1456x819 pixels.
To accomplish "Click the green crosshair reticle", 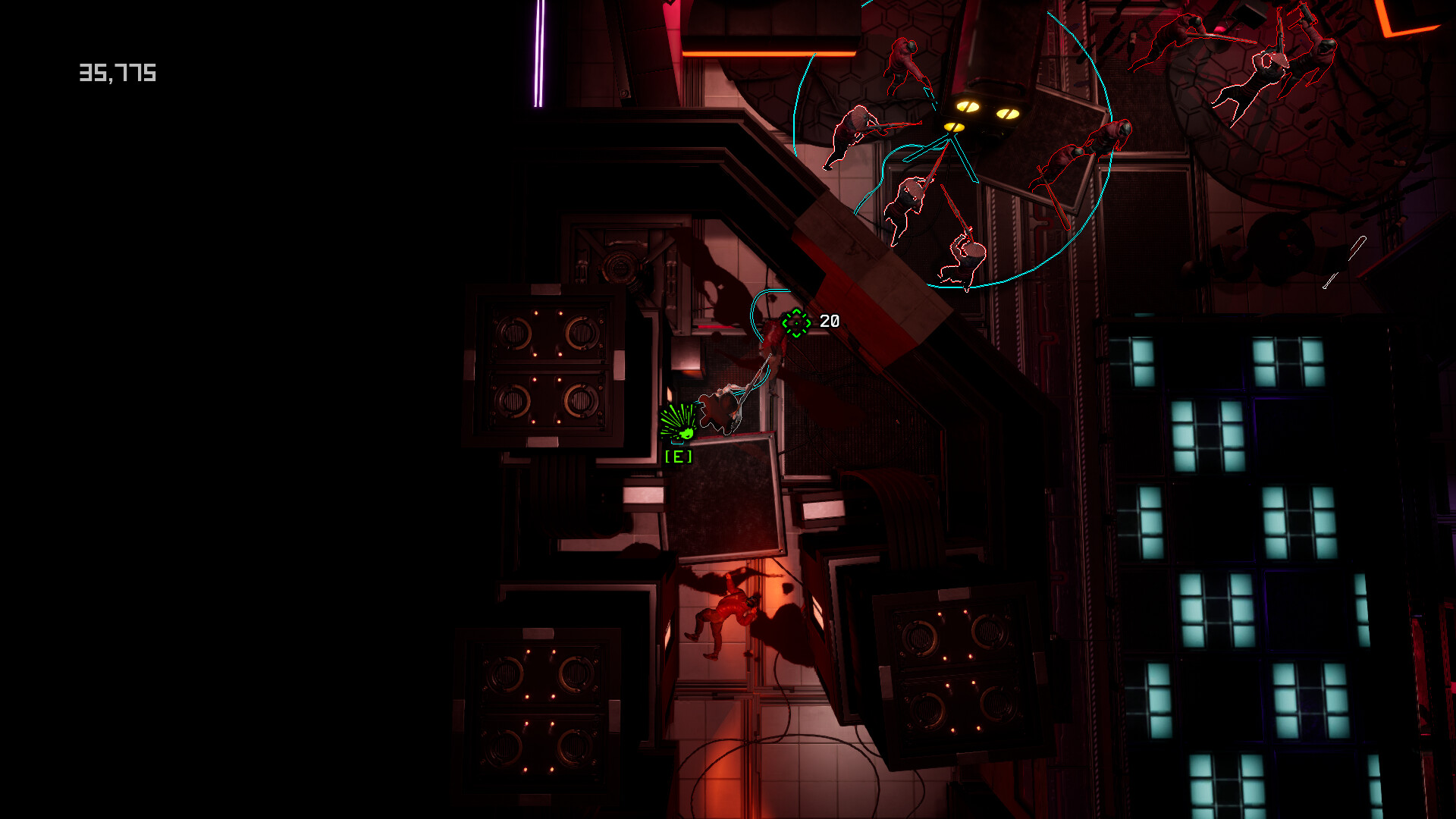I will 795,322.
